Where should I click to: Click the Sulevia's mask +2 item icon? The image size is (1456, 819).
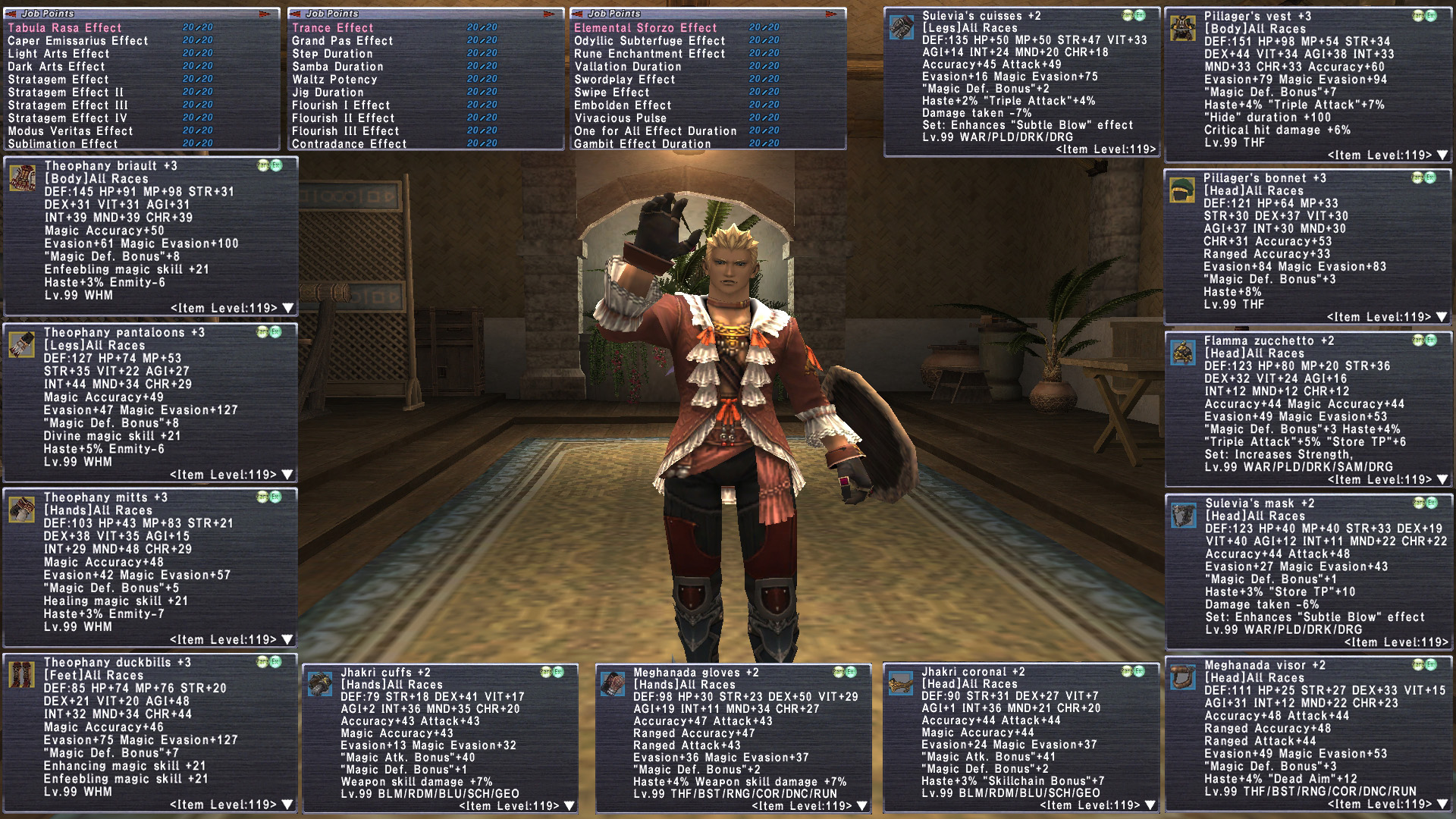pos(1183,515)
